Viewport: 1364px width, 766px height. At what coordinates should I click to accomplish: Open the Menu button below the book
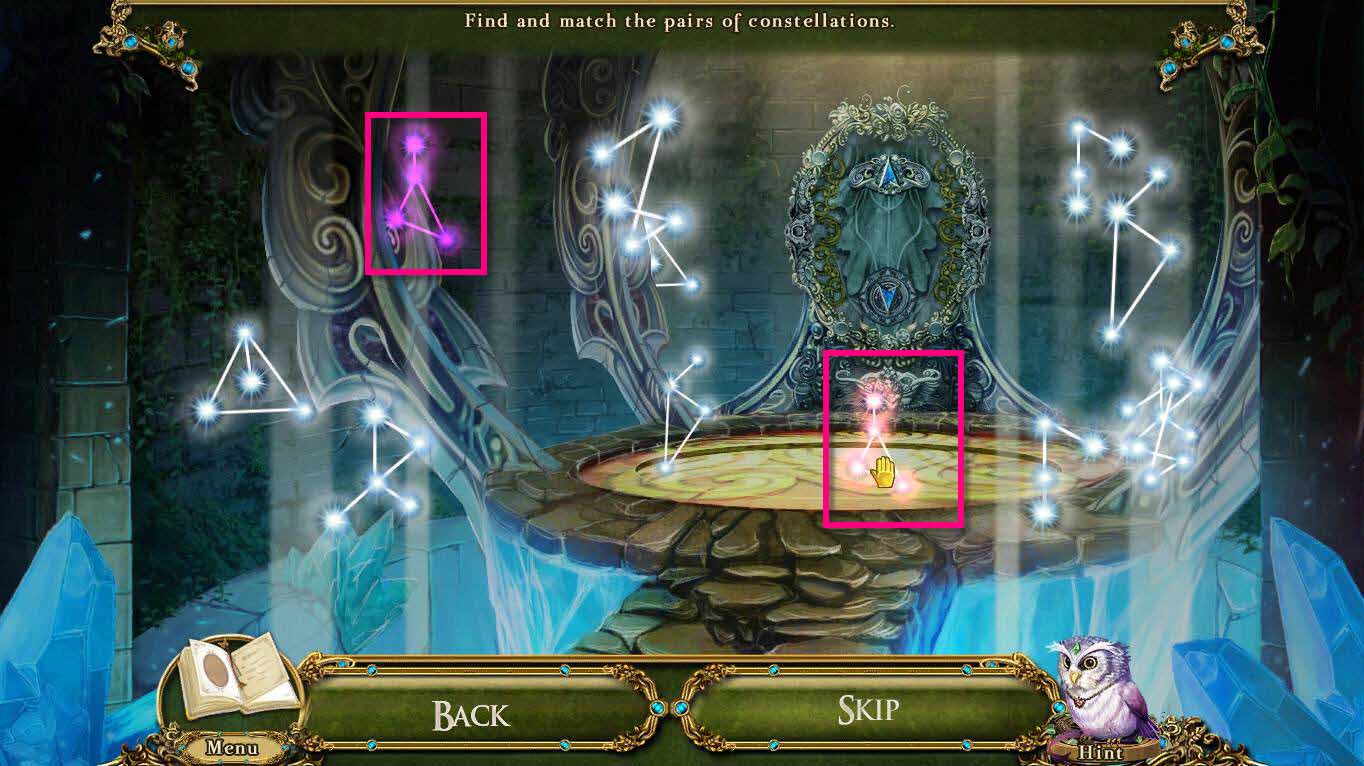click(231, 747)
